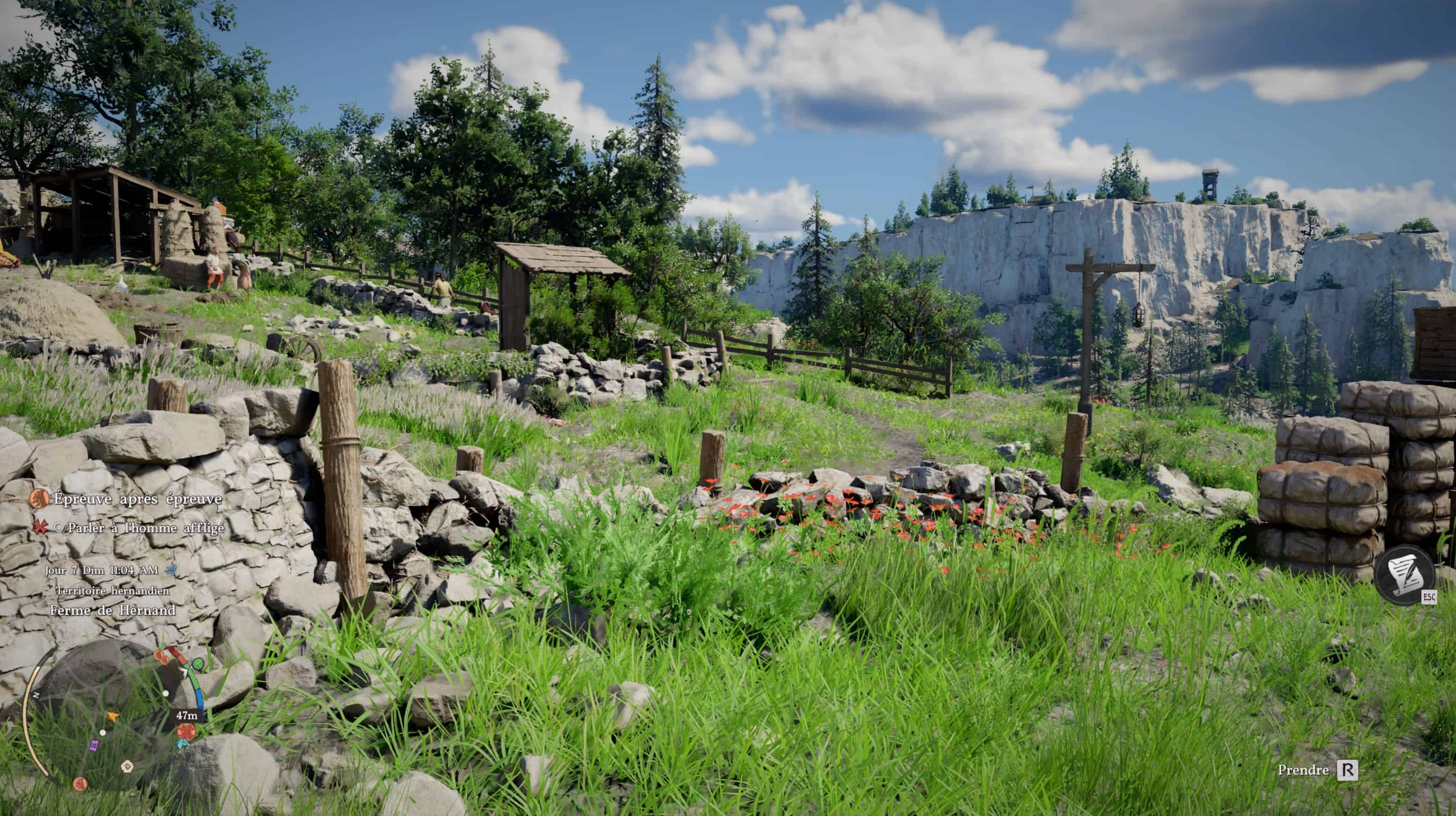Select the purple marker on the minimap
The image size is (1456, 816).
(x=94, y=745)
